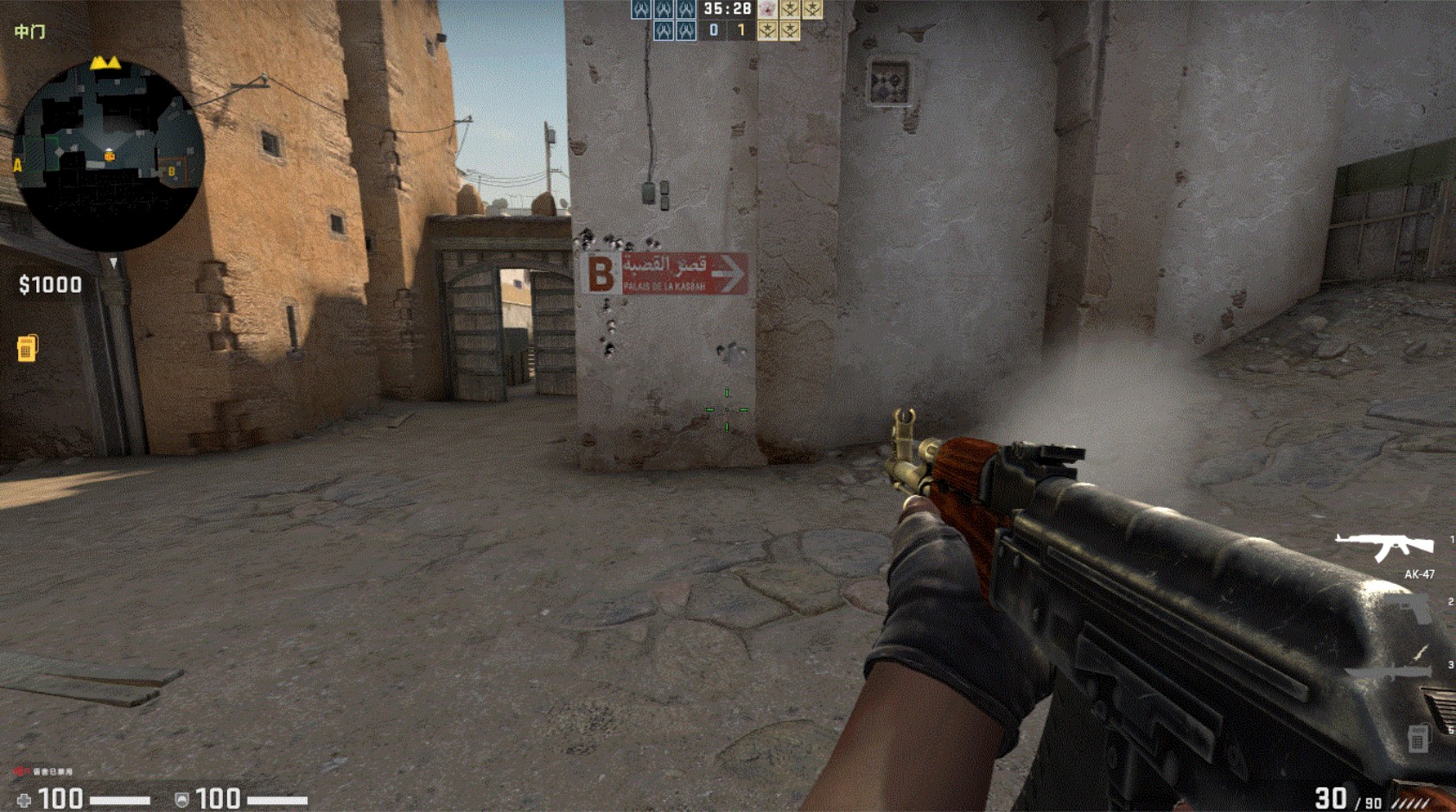Select the pink flower player avatar

point(767,10)
